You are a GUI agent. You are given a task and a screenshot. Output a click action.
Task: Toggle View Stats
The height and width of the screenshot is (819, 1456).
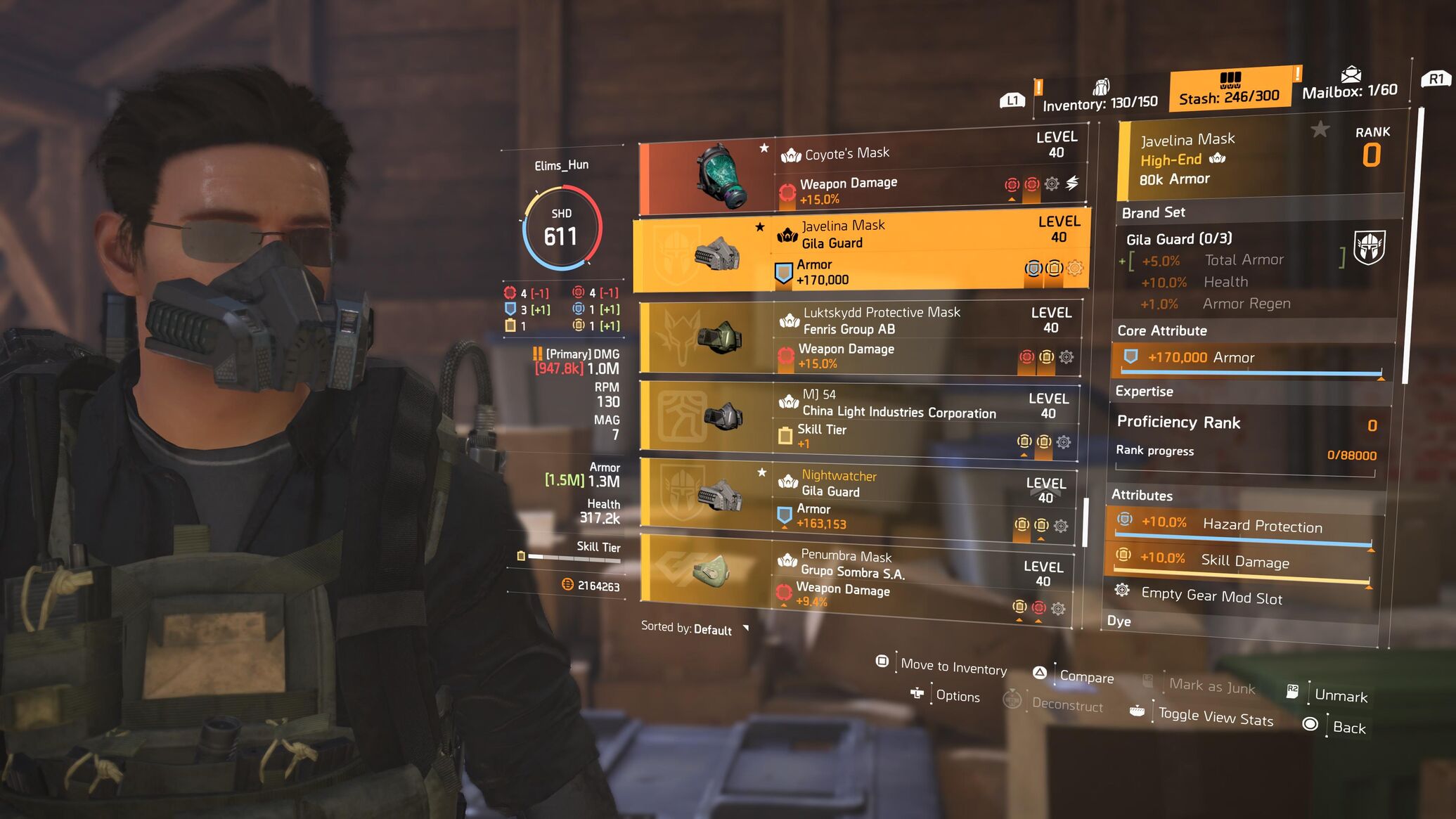[1215, 718]
